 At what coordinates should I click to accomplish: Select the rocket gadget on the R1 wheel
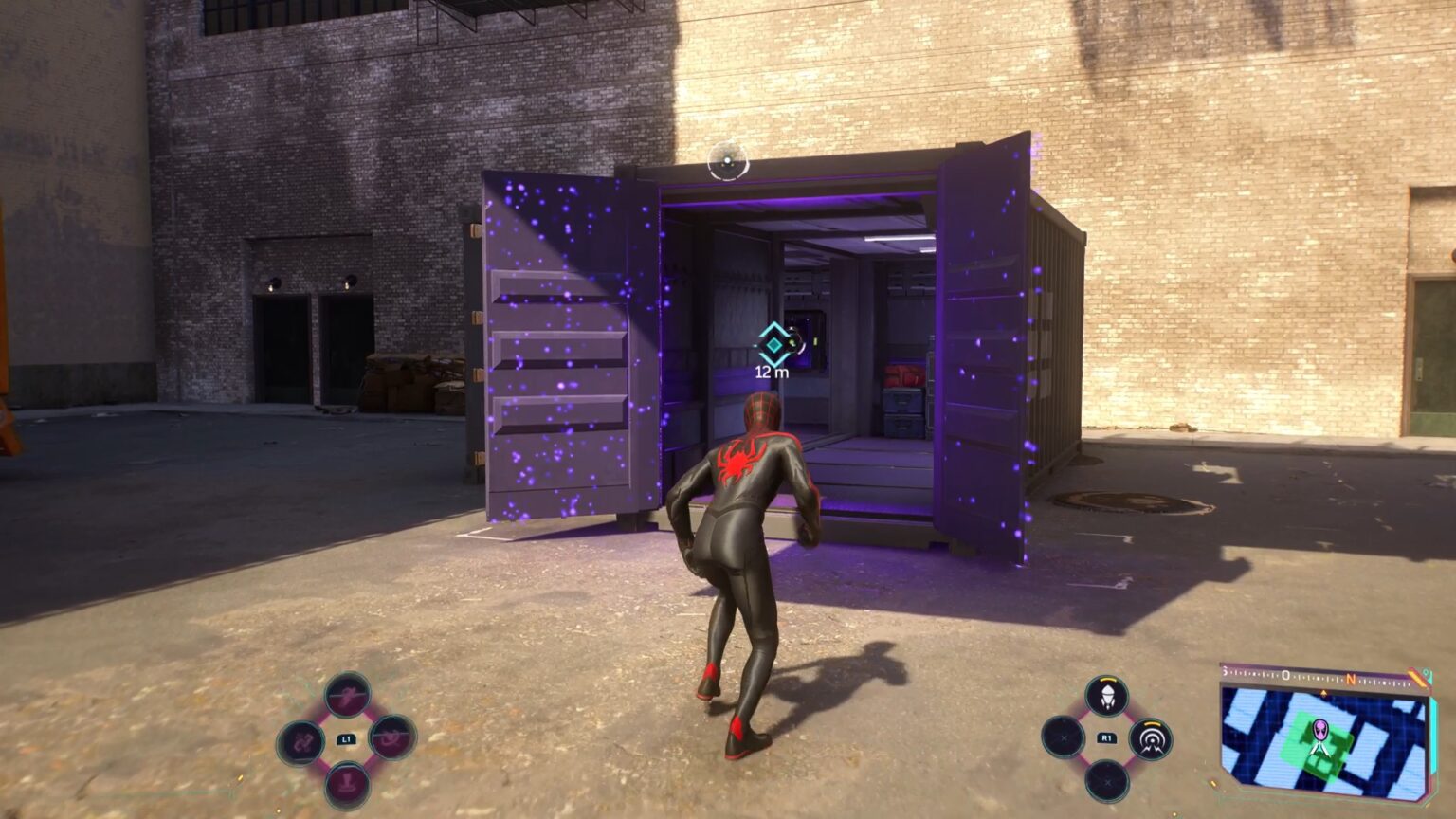coord(1108,696)
